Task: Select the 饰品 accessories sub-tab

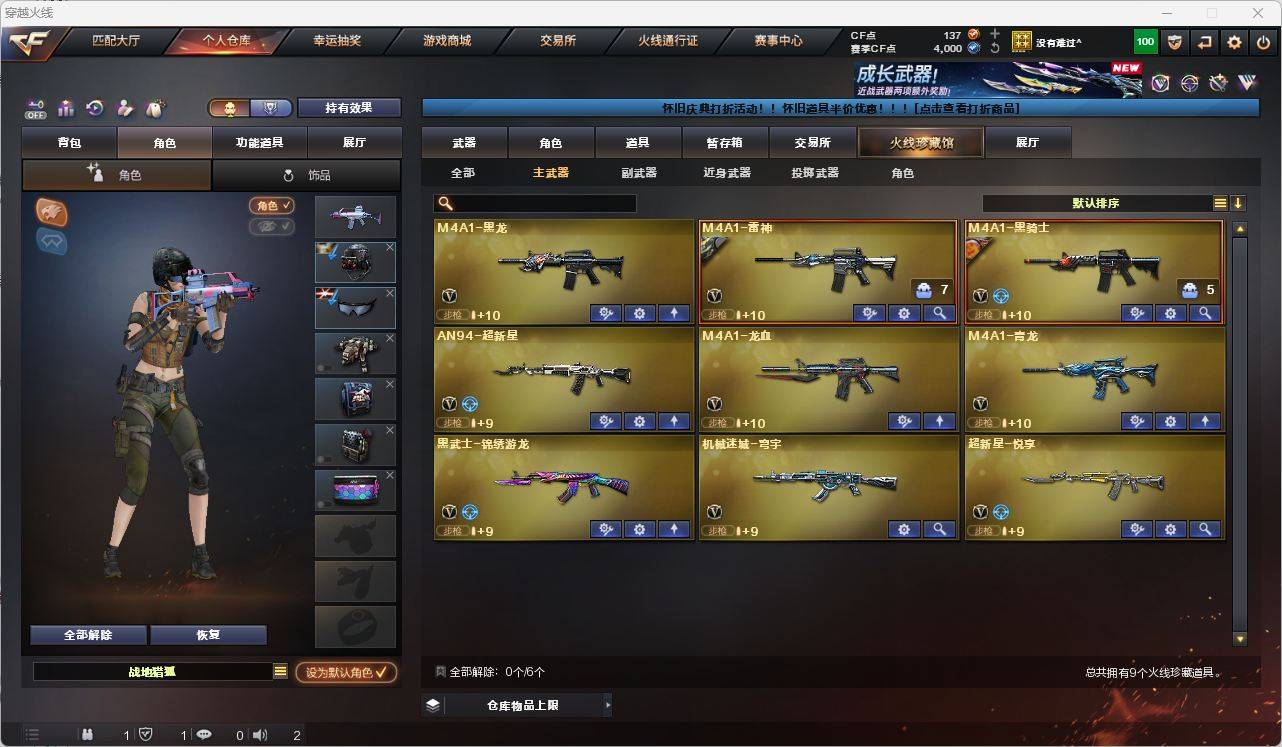Action: [x=306, y=175]
